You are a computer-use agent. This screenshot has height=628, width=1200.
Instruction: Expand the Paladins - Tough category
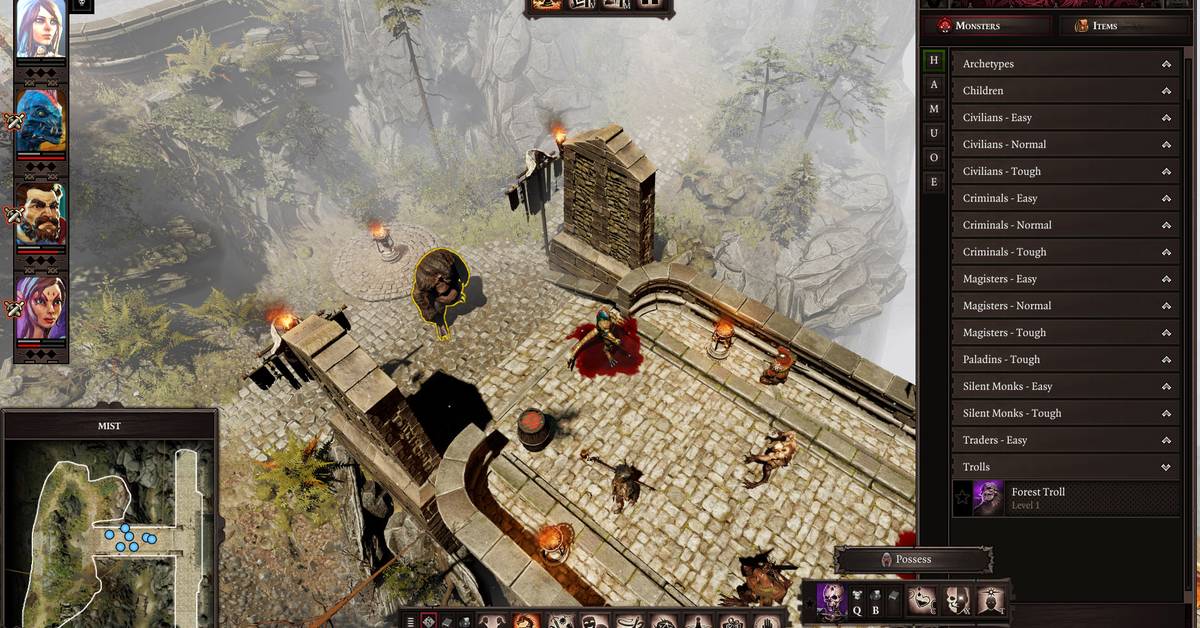(1065, 360)
